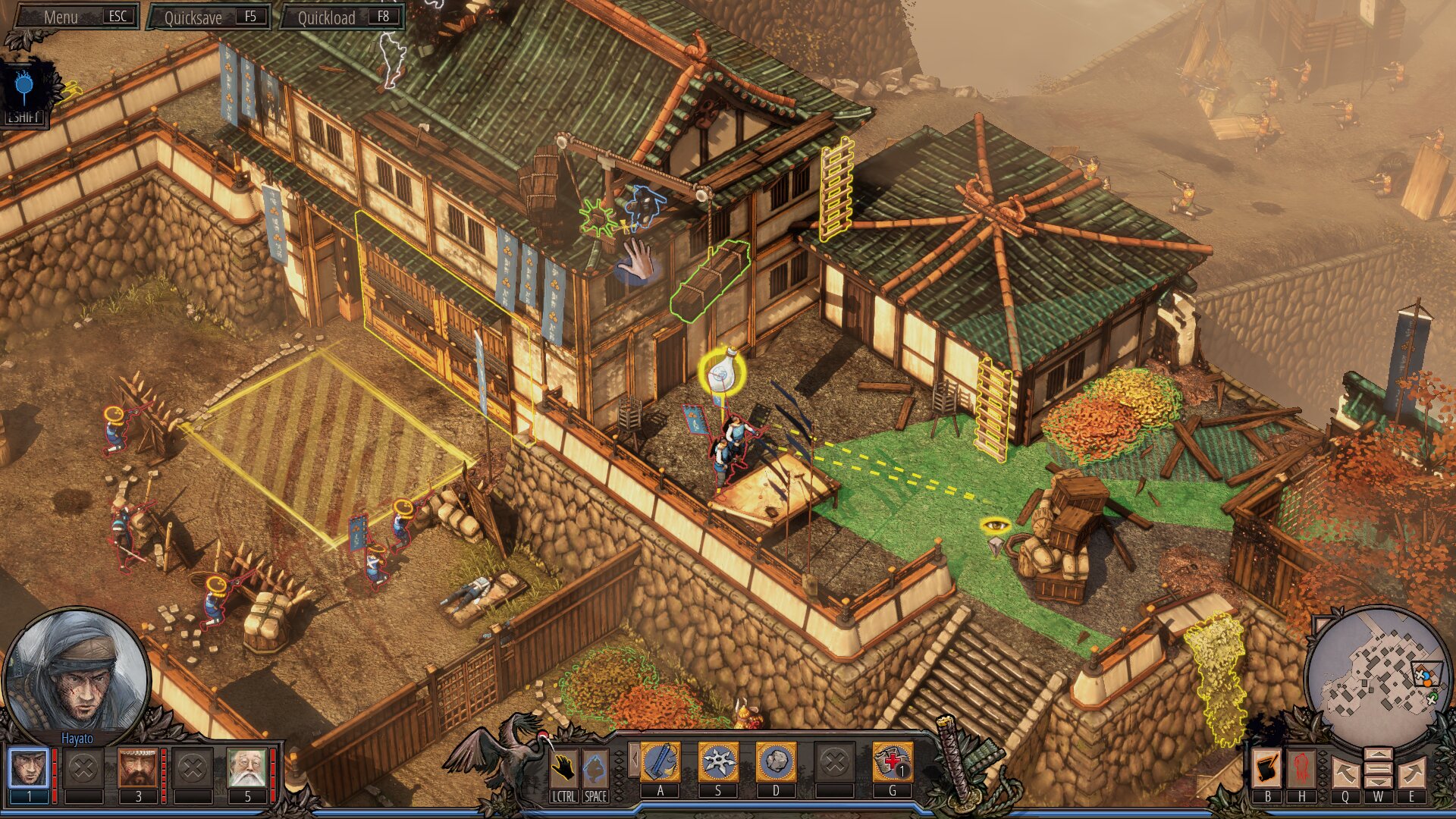The image size is (1456, 819).
Task: Select Hayato's small portrait slot
Action: pos(29,767)
